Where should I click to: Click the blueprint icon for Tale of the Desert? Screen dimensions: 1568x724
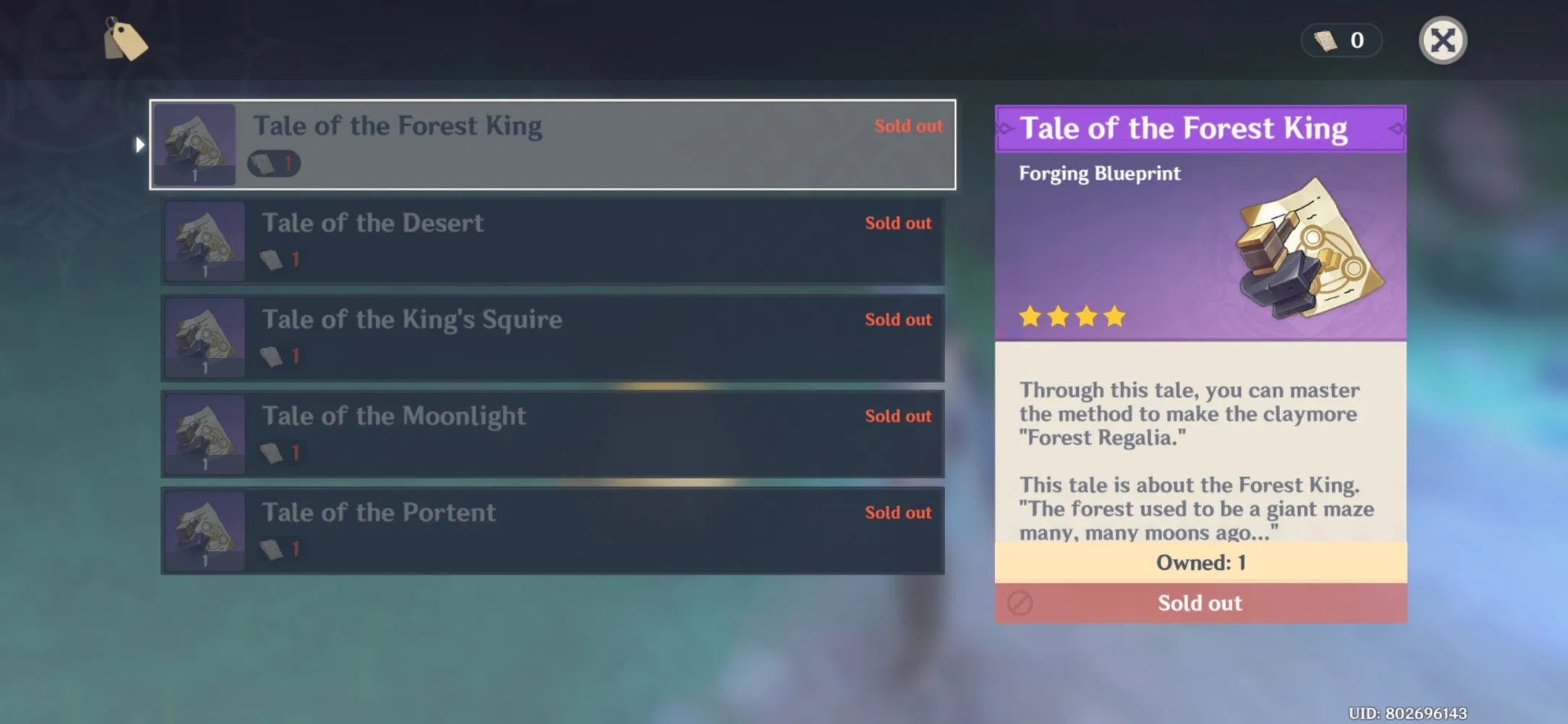[x=205, y=240]
